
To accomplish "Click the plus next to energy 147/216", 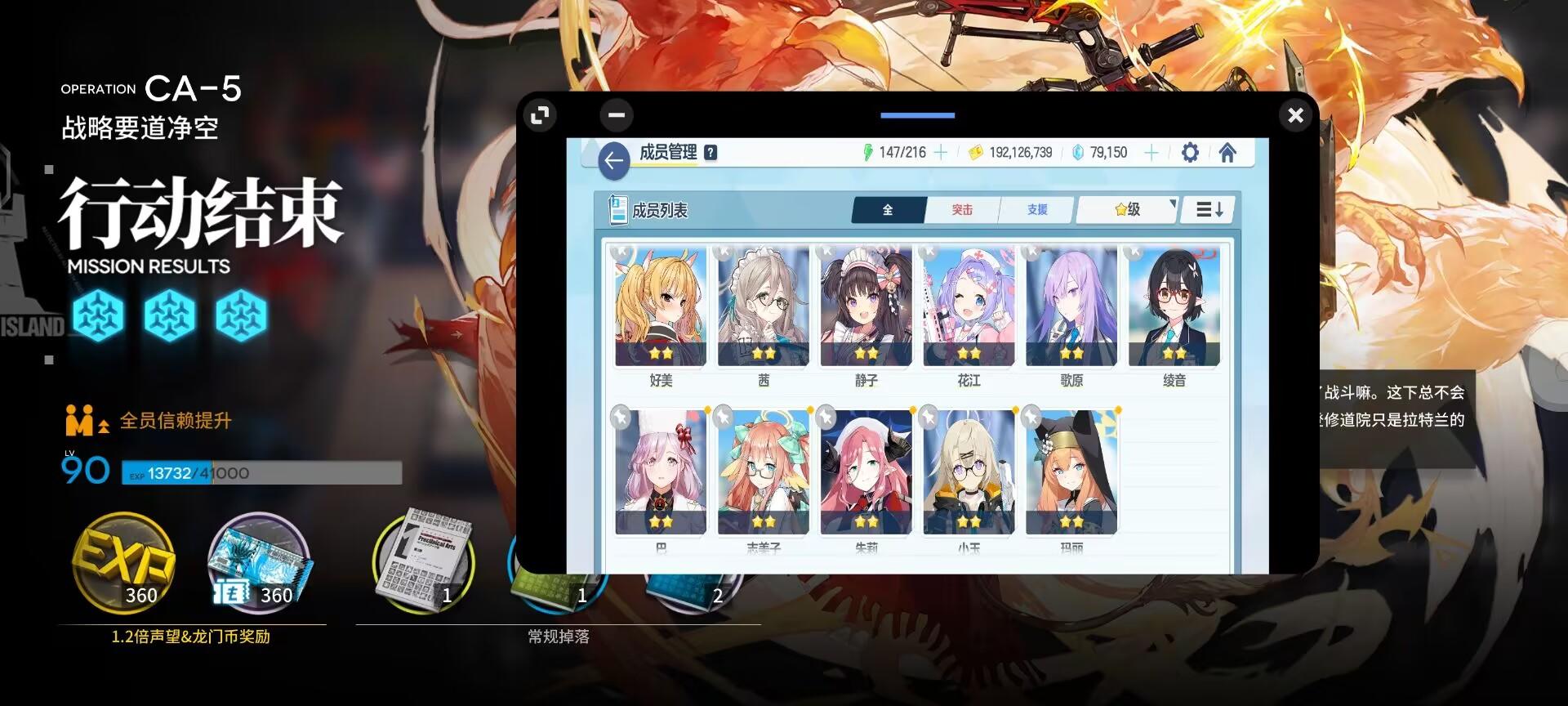I will (940, 151).
